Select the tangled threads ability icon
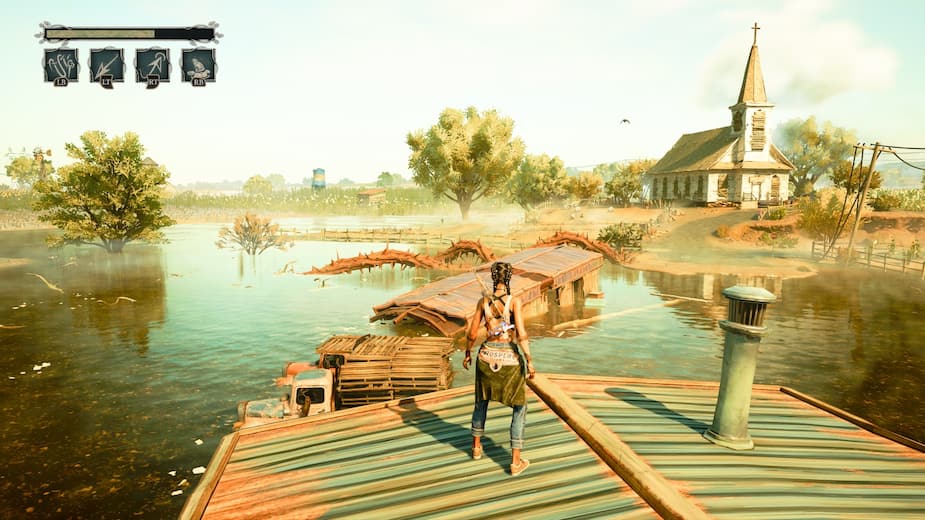The height and width of the screenshot is (520, 925). click(x=61, y=65)
